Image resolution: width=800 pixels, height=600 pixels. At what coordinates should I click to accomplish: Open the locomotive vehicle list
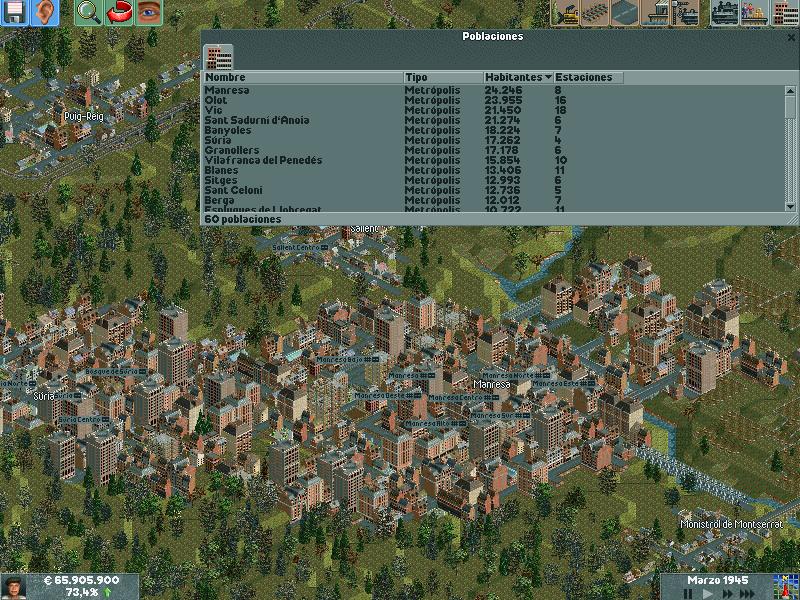pos(723,13)
